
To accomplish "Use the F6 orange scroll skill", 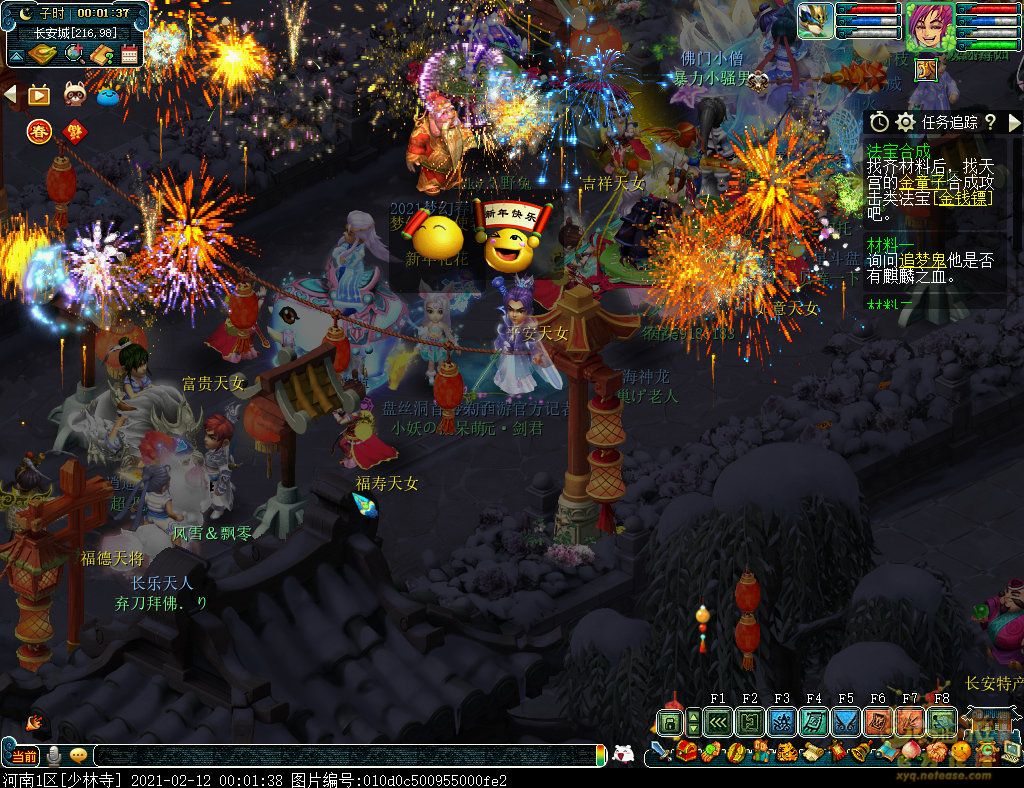I will click(877, 722).
